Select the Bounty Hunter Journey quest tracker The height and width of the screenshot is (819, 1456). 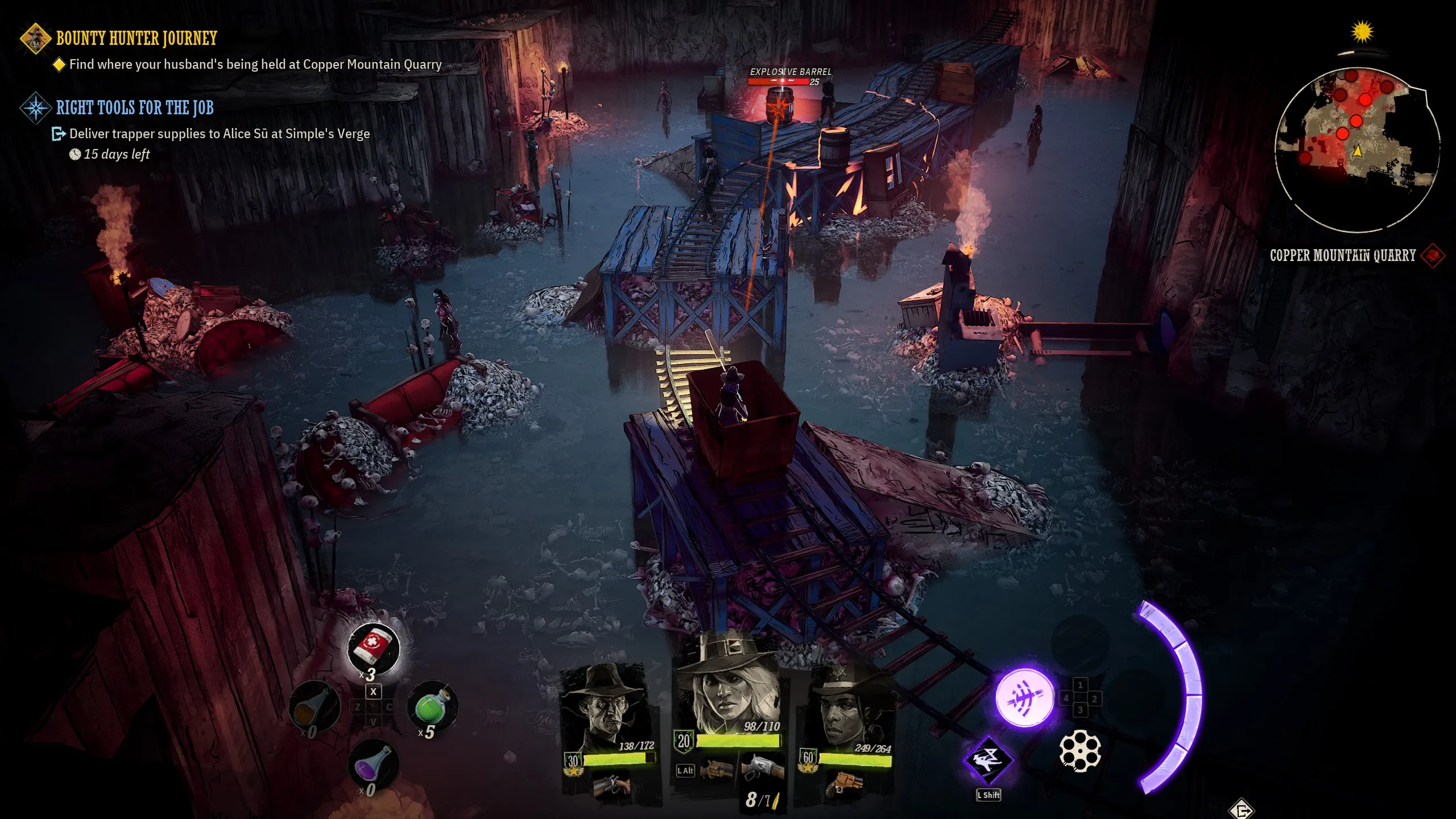click(x=136, y=38)
